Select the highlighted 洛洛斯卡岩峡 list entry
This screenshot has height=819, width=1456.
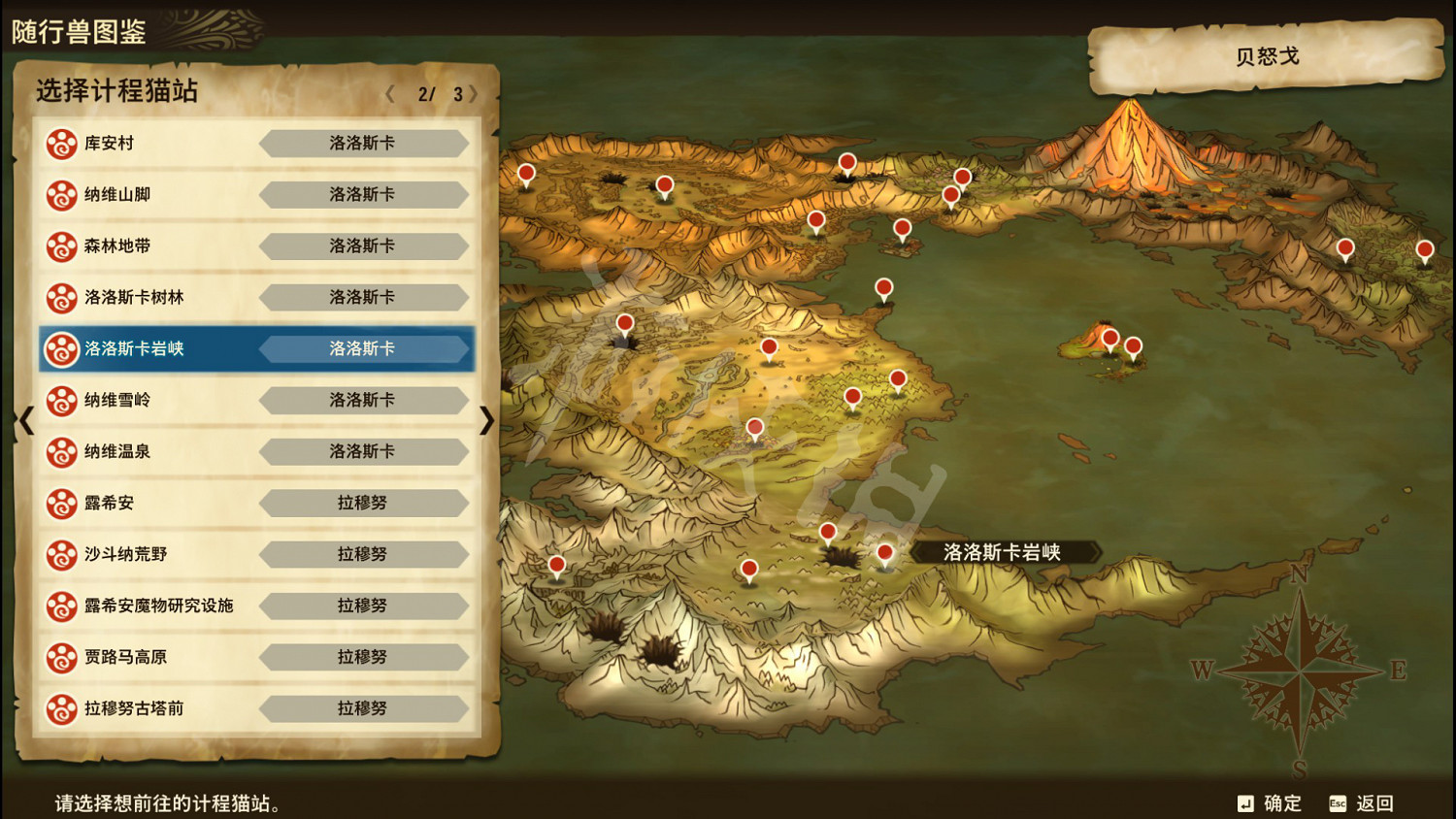(x=255, y=349)
